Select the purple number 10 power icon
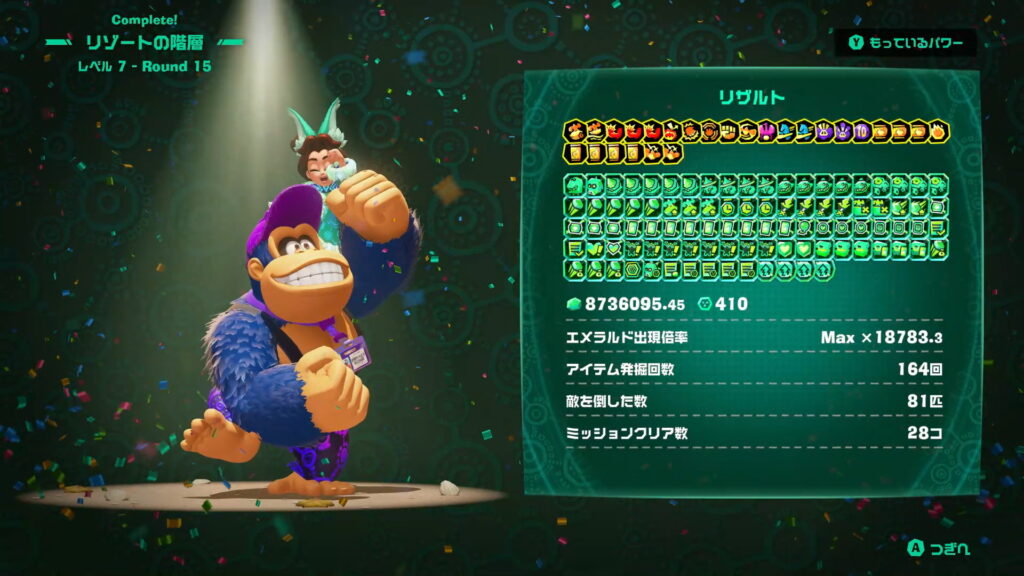Image resolution: width=1024 pixels, height=576 pixels. [x=863, y=132]
